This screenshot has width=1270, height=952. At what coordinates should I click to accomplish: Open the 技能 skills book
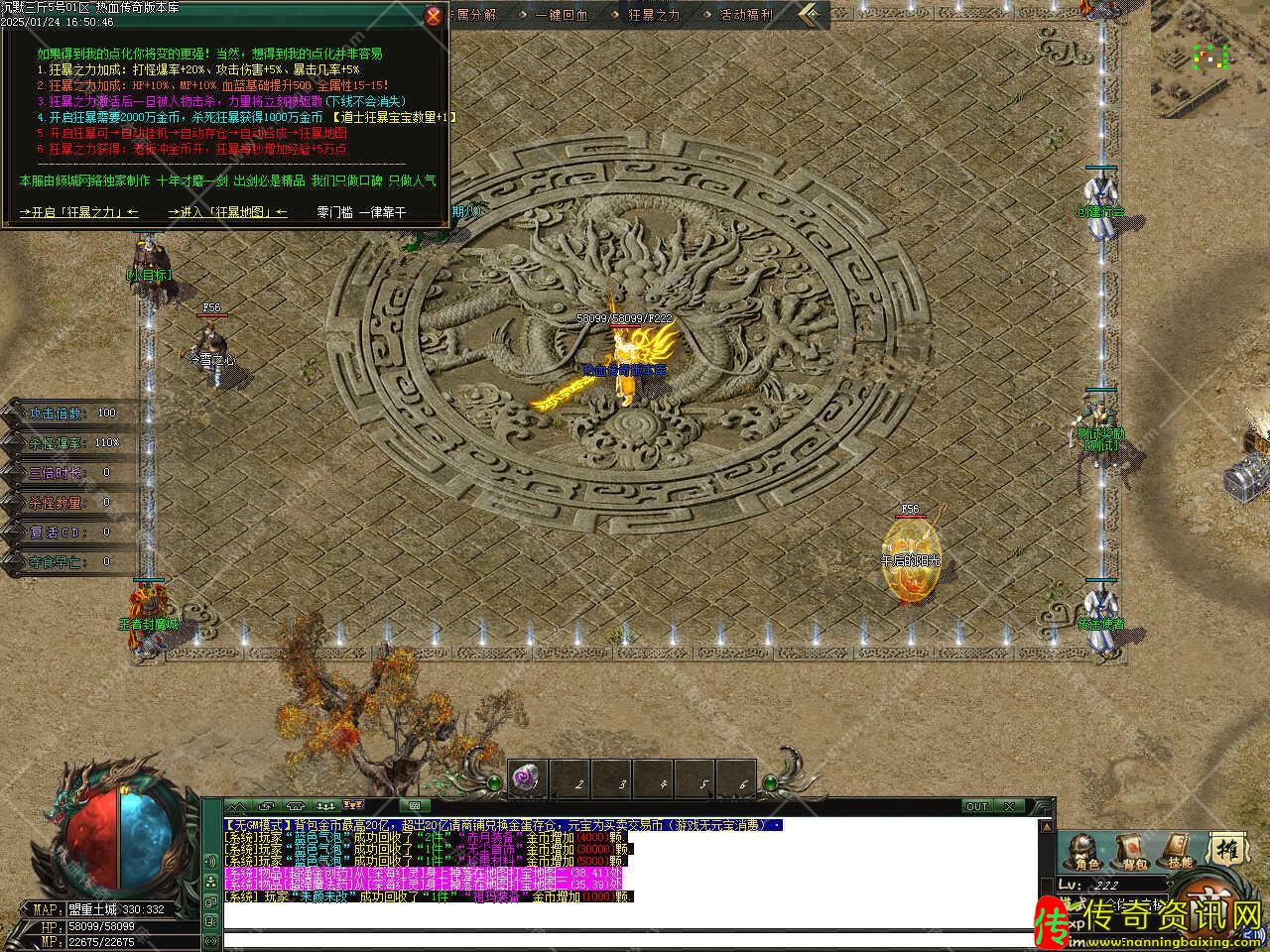point(1178,852)
